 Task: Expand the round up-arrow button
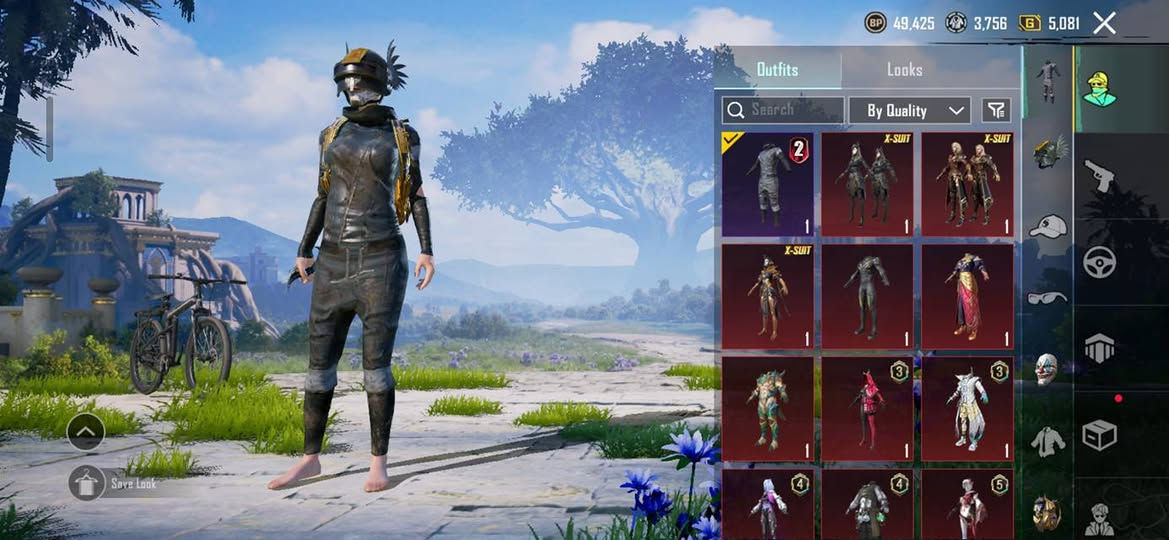[86, 432]
